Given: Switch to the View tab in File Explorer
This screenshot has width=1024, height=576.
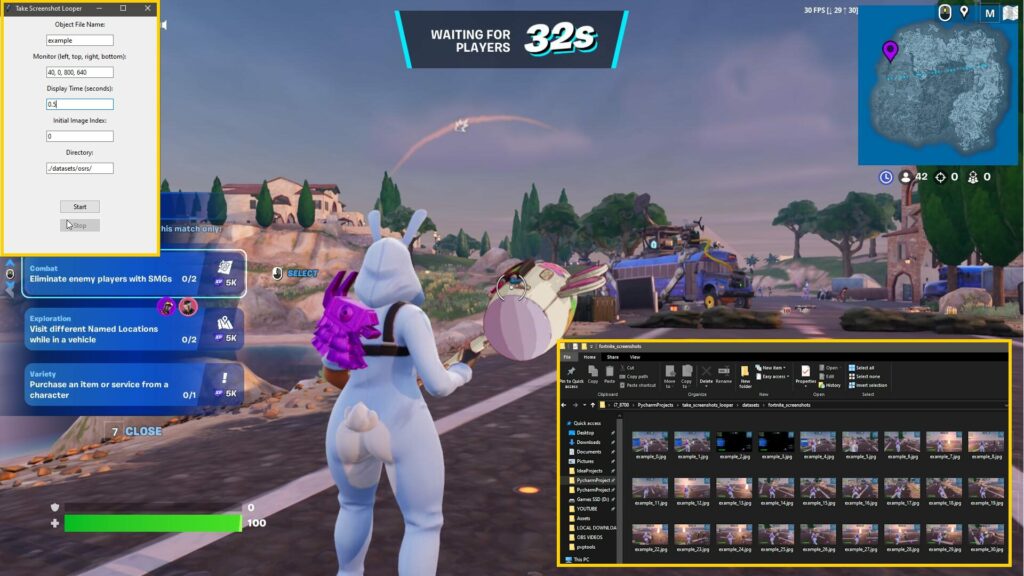Looking at the screenshot, I should point(635,357).
